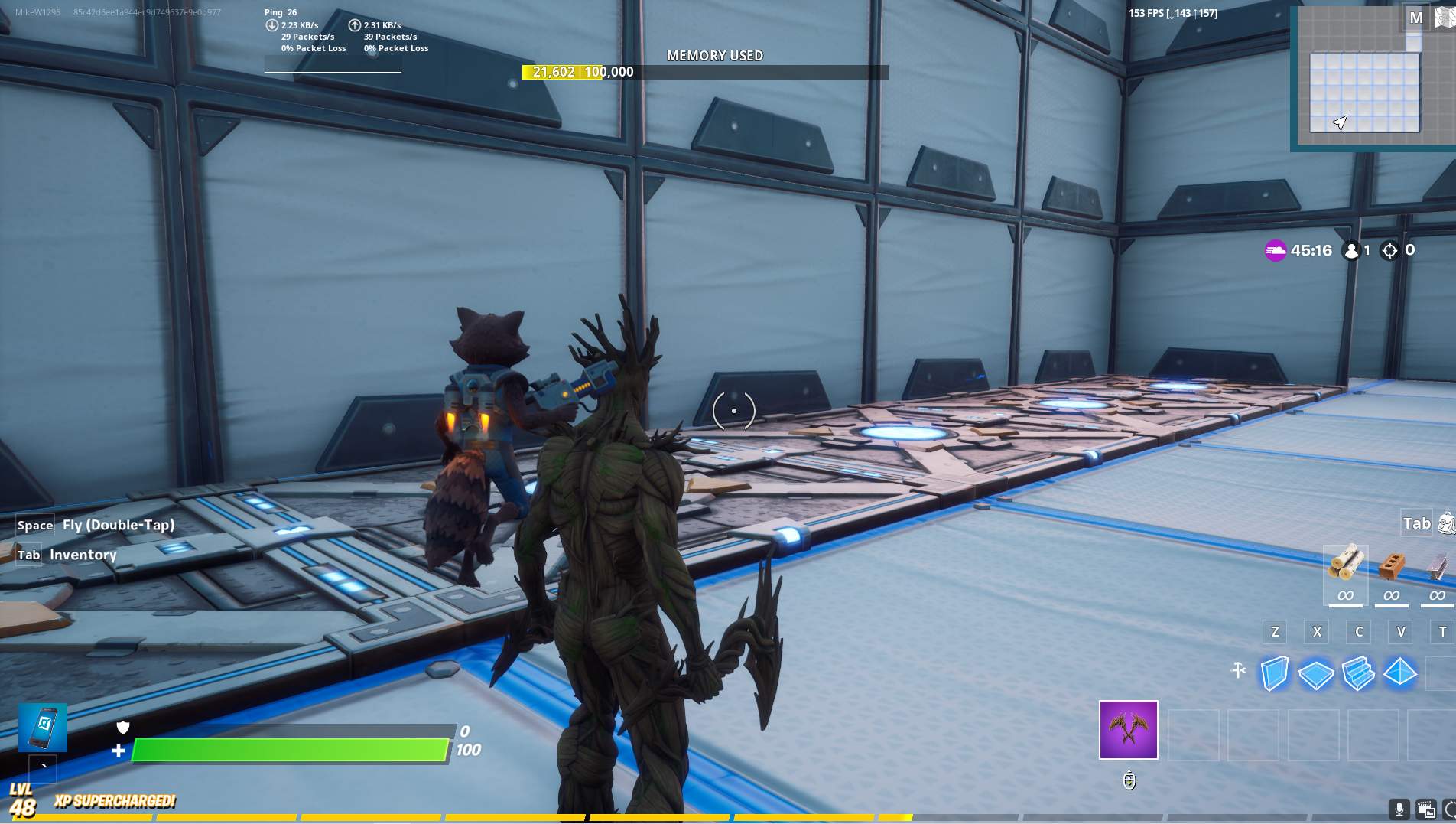This screenshot has height=824, width=1456.
Task: Switch to brick building material
Action: coord(1391,566)
